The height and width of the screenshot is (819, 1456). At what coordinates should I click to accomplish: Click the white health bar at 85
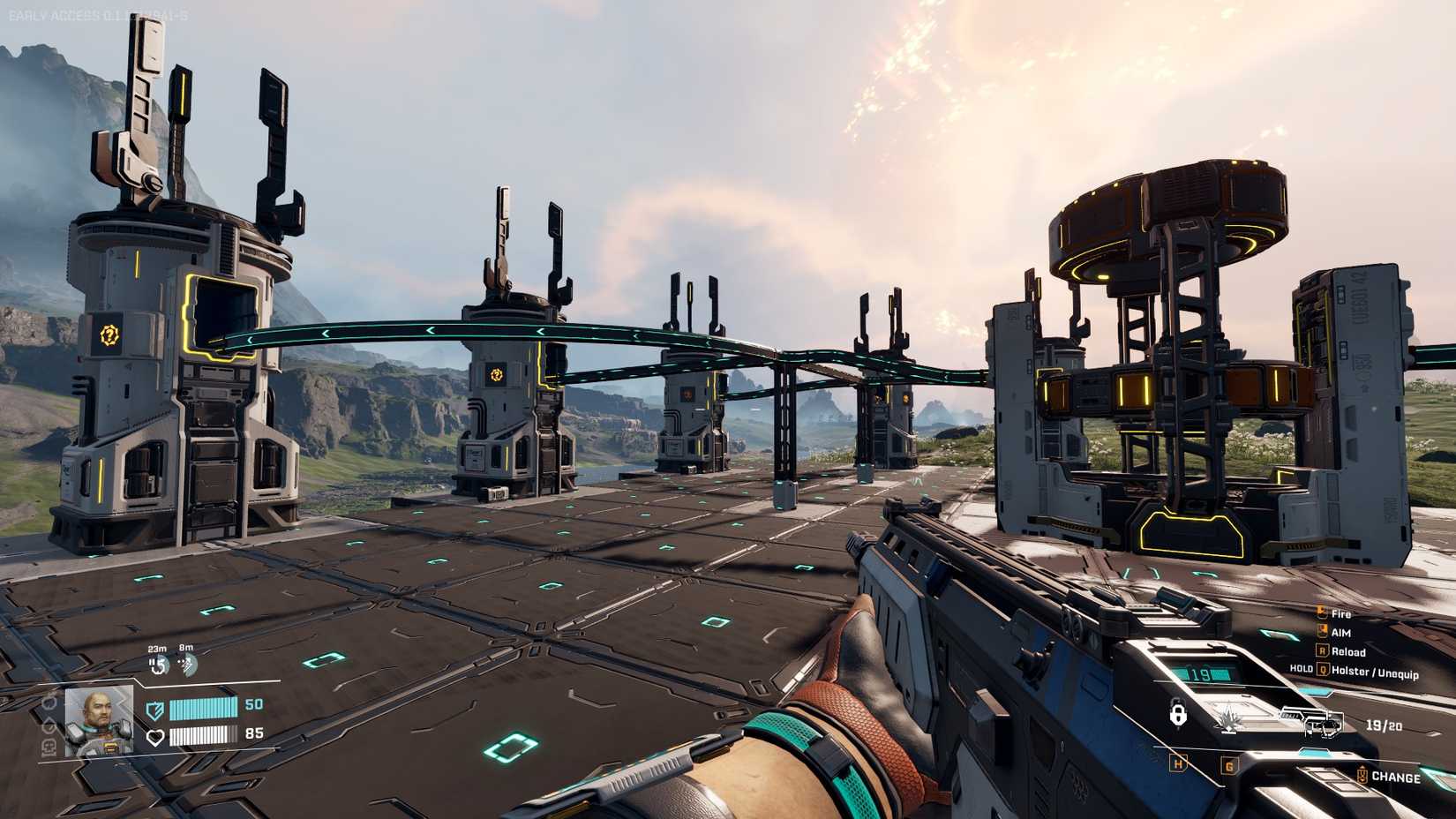(x=204, y=736)
